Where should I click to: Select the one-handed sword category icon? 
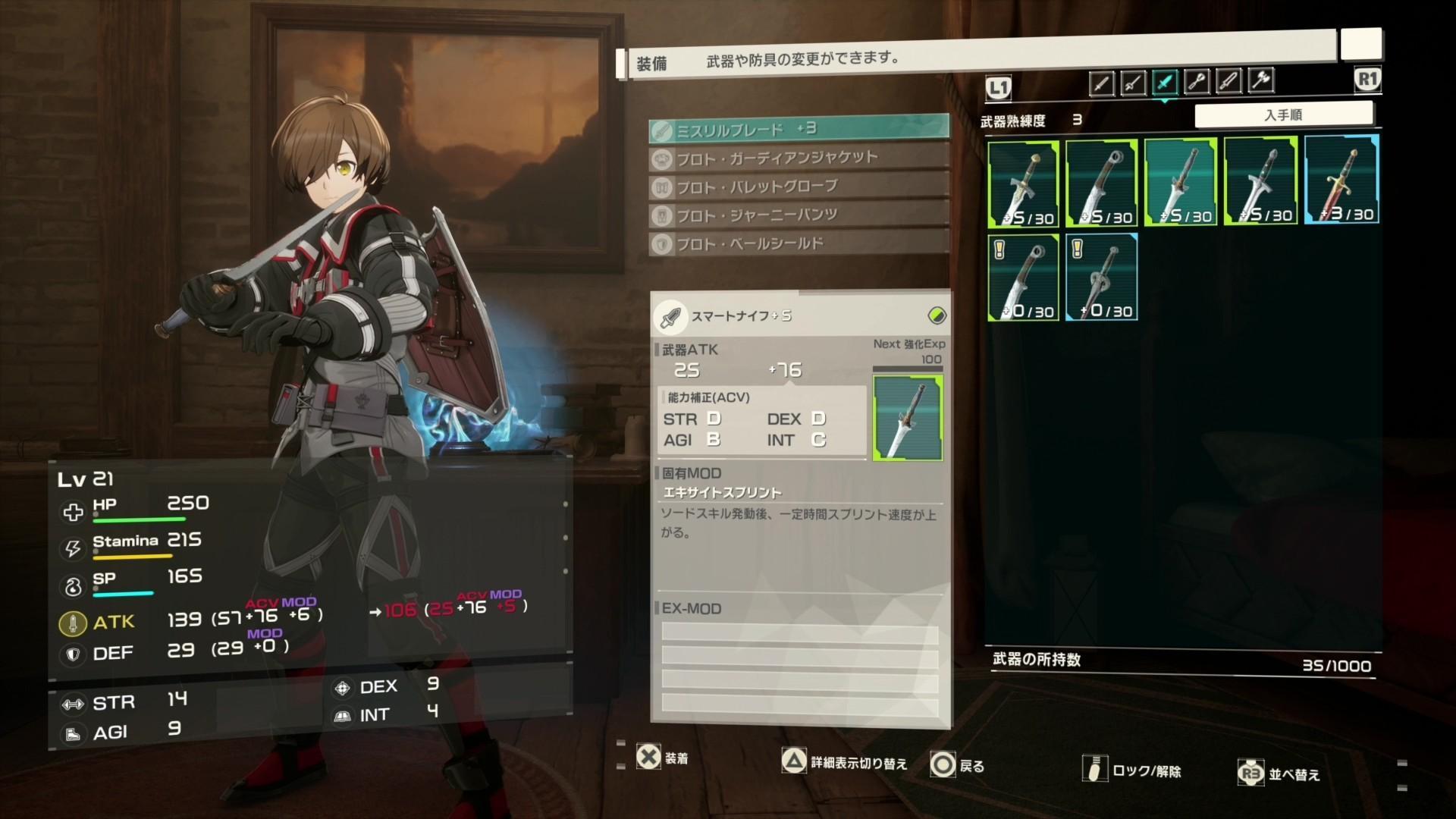click(x=1102, y=81)
